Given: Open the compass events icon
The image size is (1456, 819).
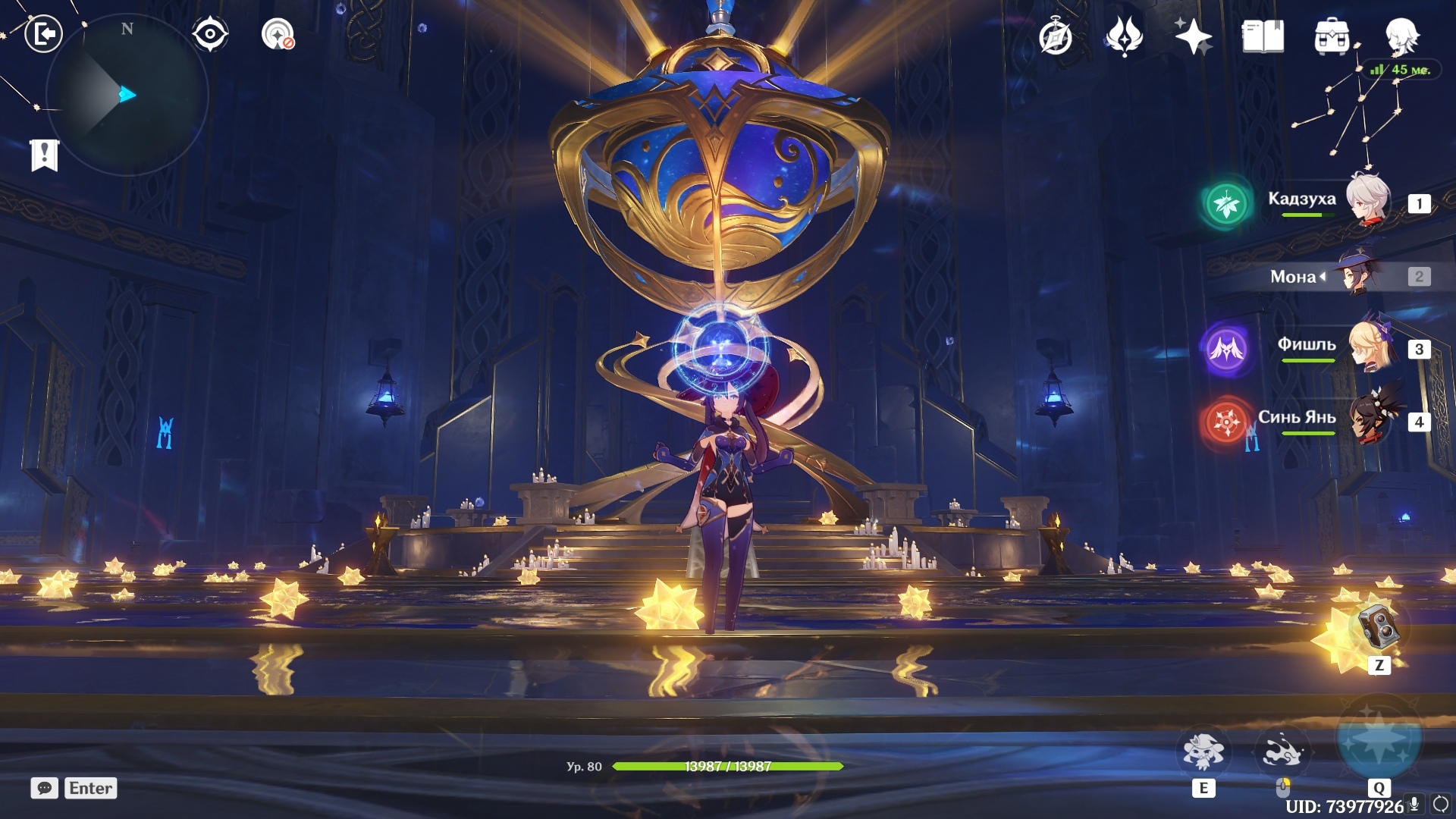Looking at the screenshot, I should click(x=1055, y=36).
